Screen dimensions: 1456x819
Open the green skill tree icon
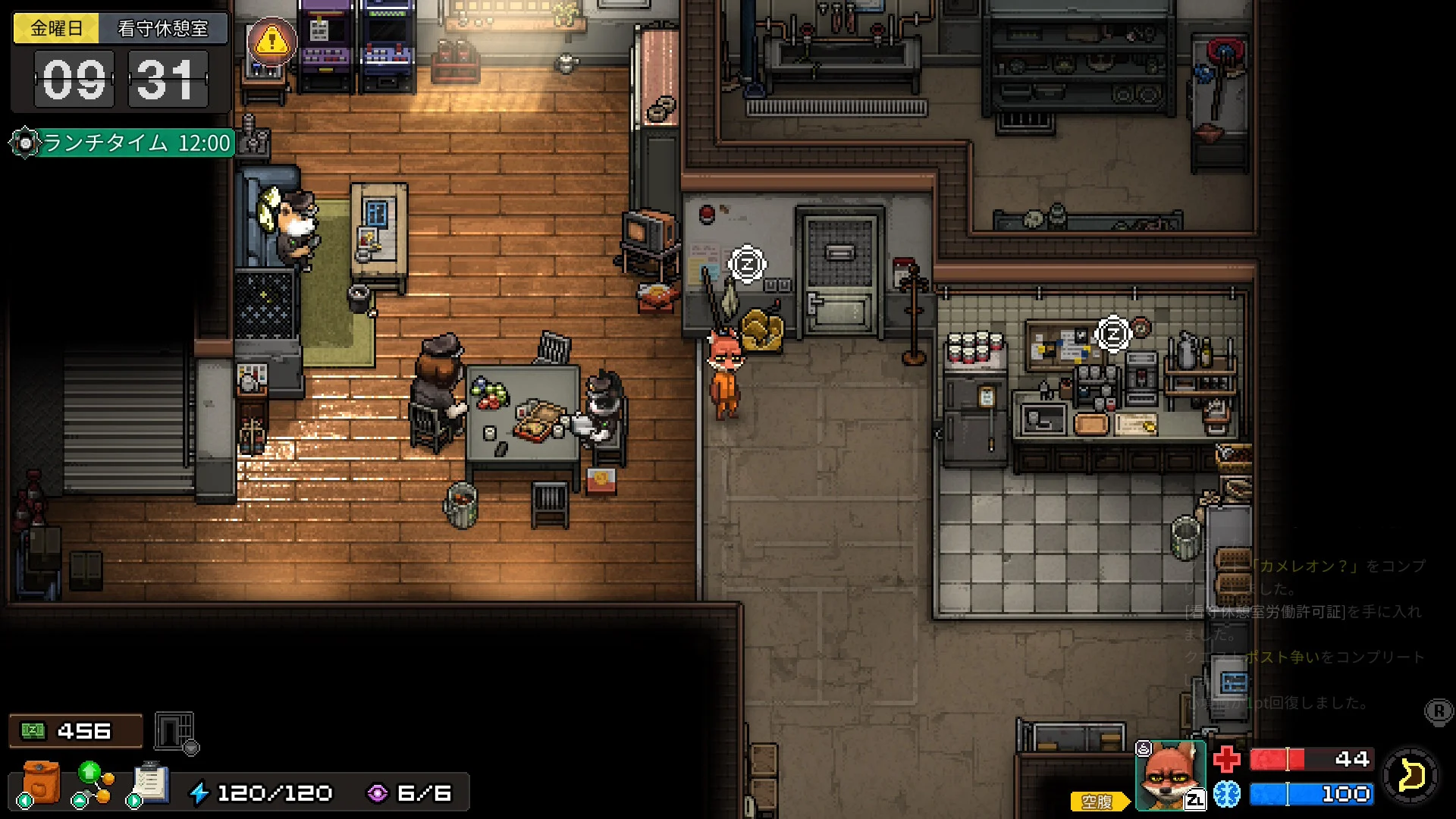click(x=94, y=783)
